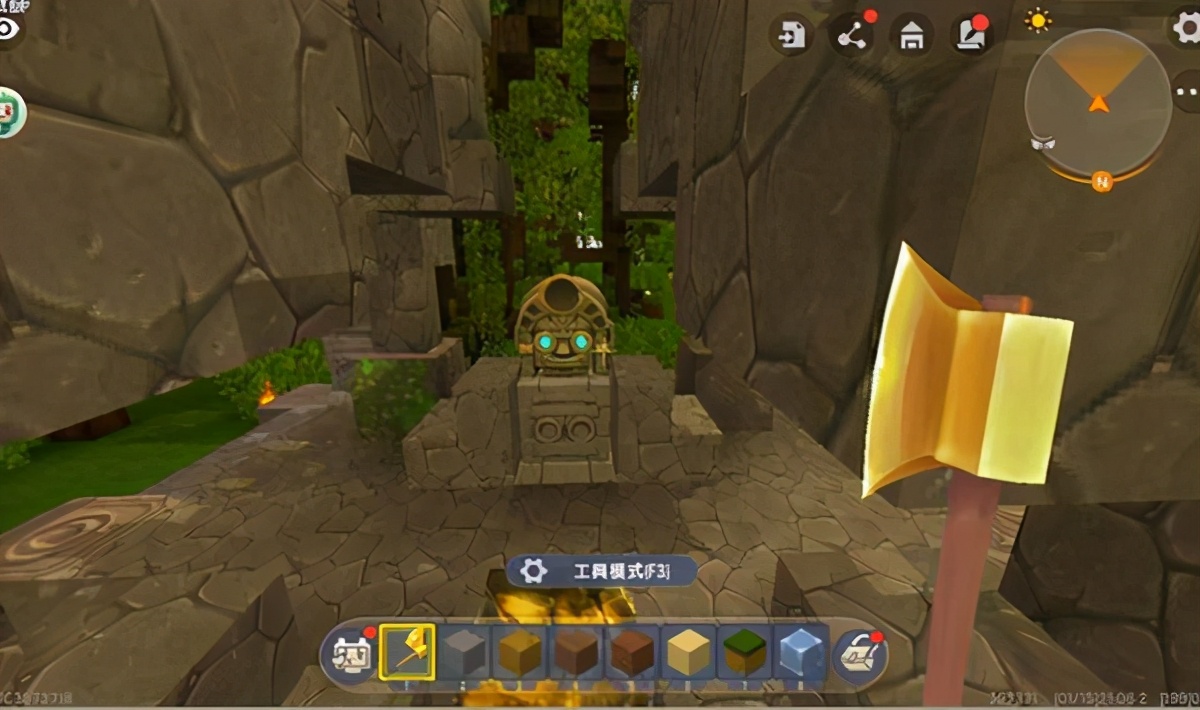Screen dimensions: 1200x710
Task: Choose the golden-yellow block slot
Action: pyautogui.click(x=520, y=653)
